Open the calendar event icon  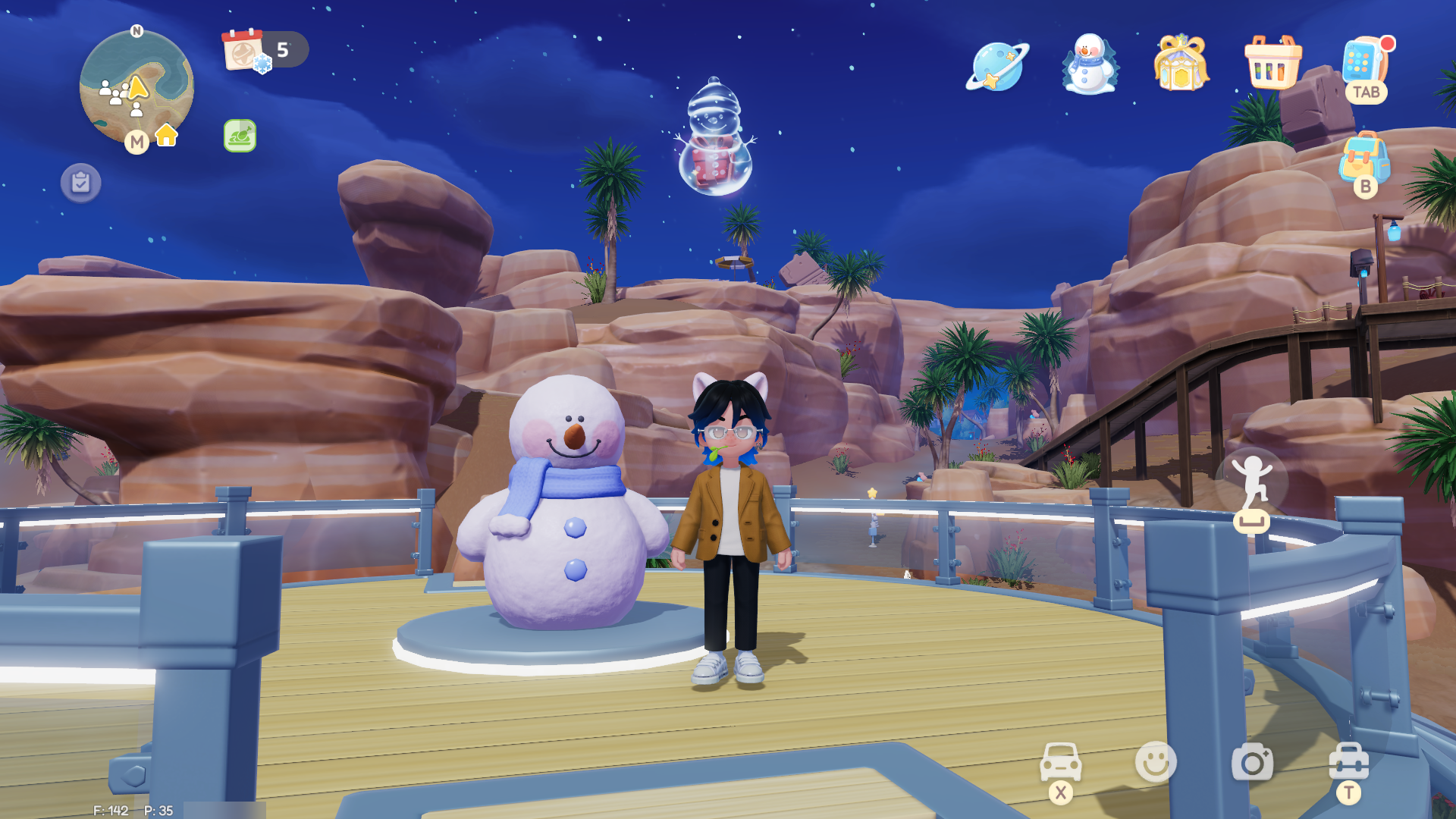[x=244, y=50]
